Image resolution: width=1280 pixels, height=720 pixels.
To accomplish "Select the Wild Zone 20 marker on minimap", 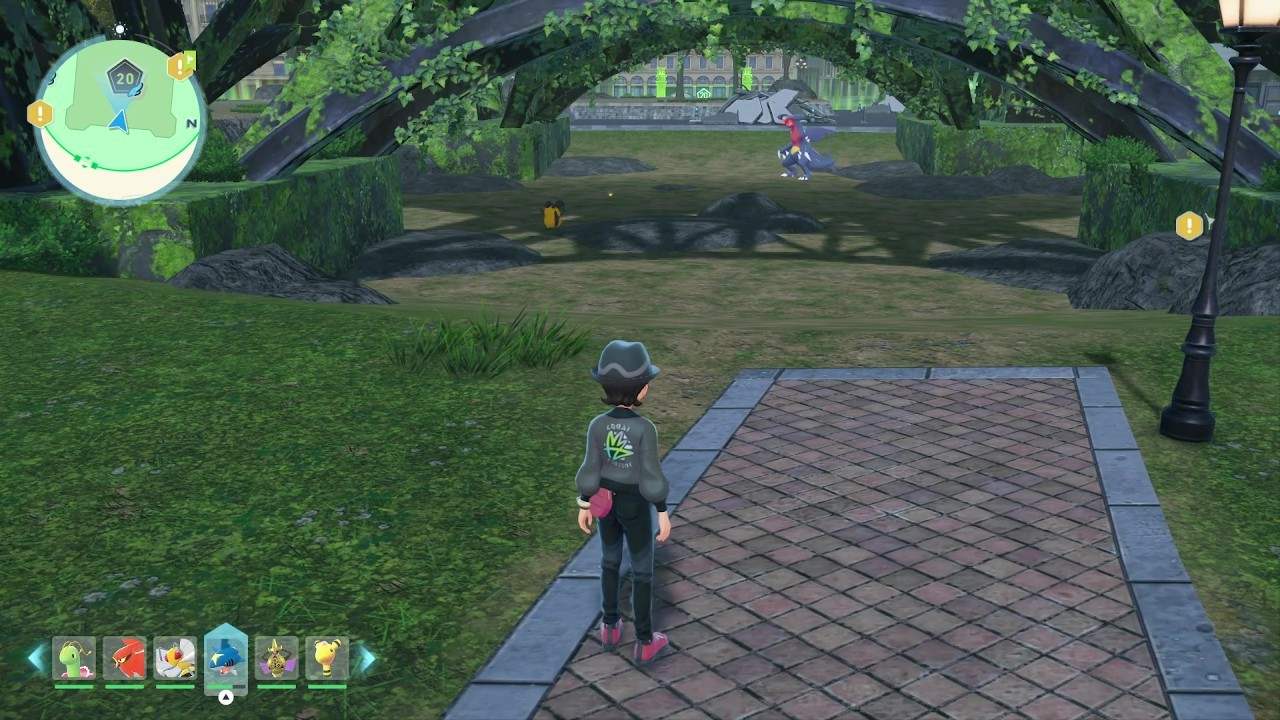I will (x=124, y=77).
